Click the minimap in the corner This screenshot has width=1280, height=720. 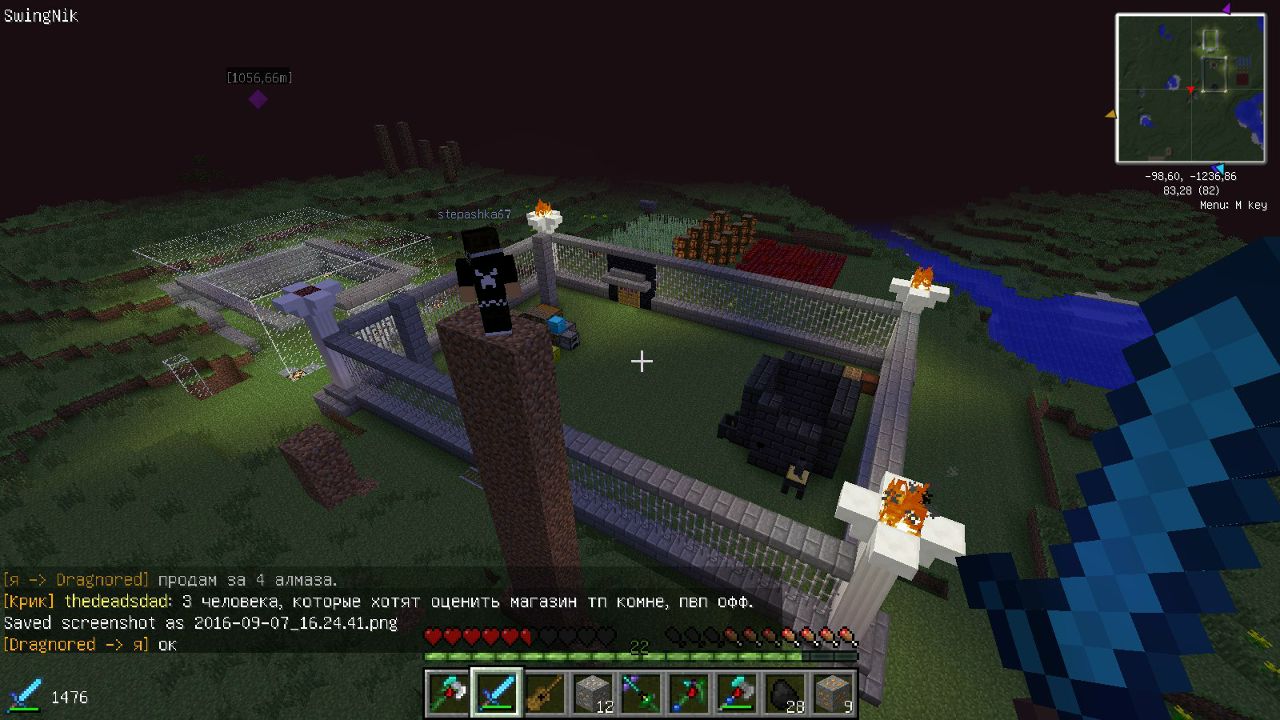(1190, 88)
